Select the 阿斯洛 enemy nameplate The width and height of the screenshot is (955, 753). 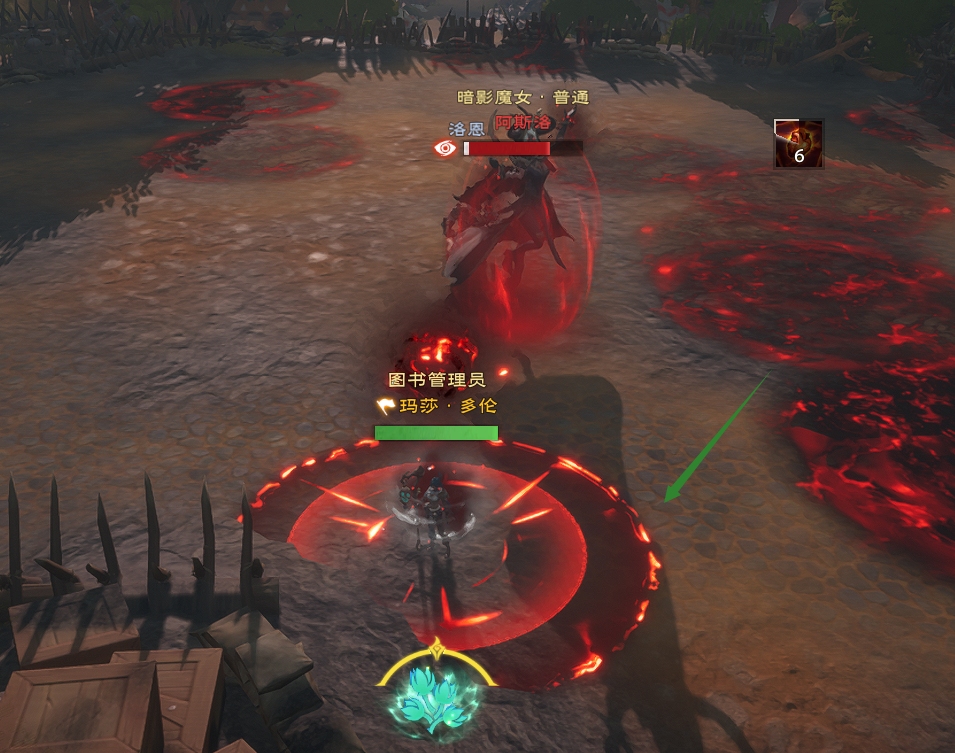(x=523, y=121)
